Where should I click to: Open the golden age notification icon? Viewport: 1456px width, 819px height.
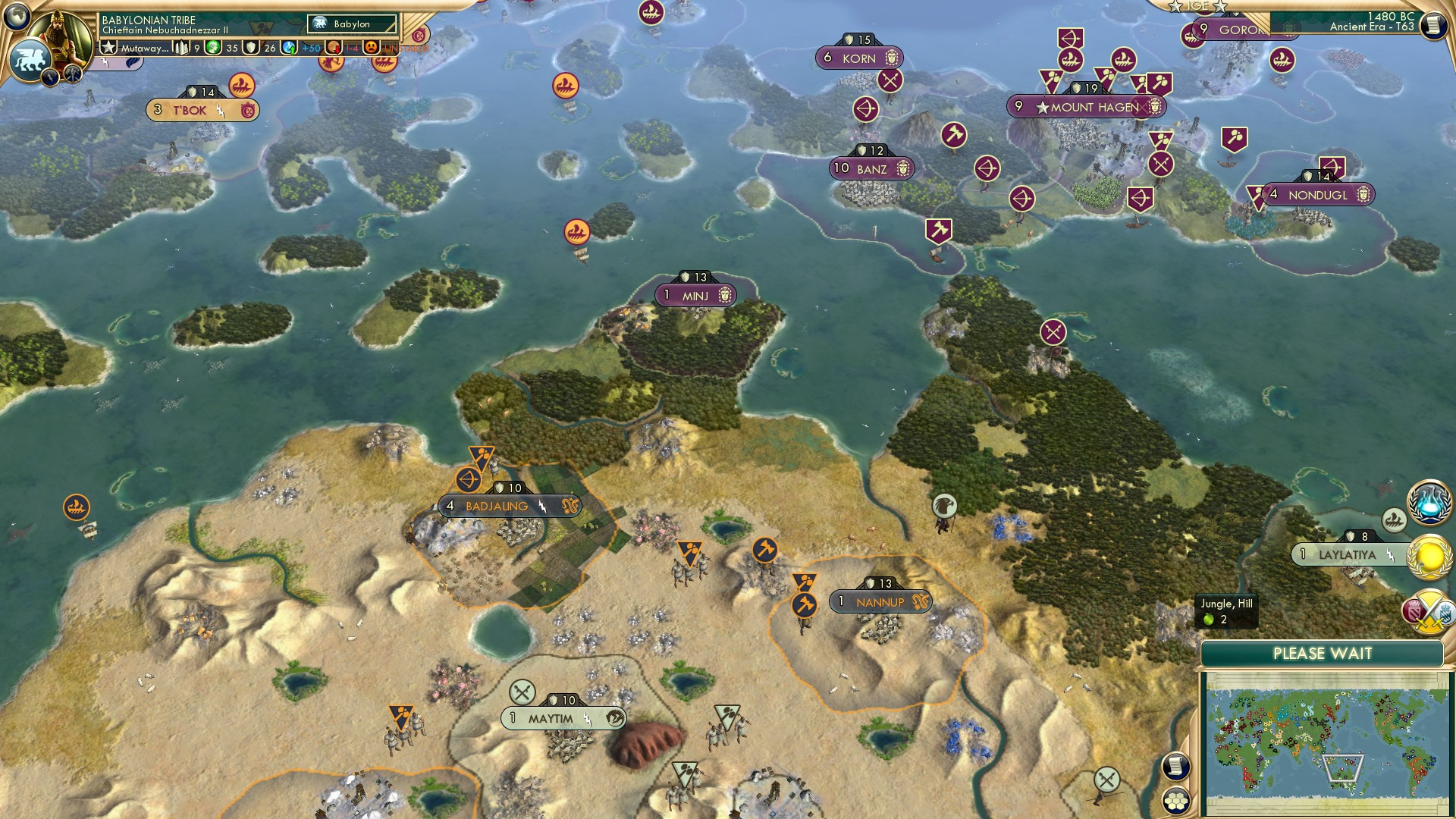tap(1429, 559)
